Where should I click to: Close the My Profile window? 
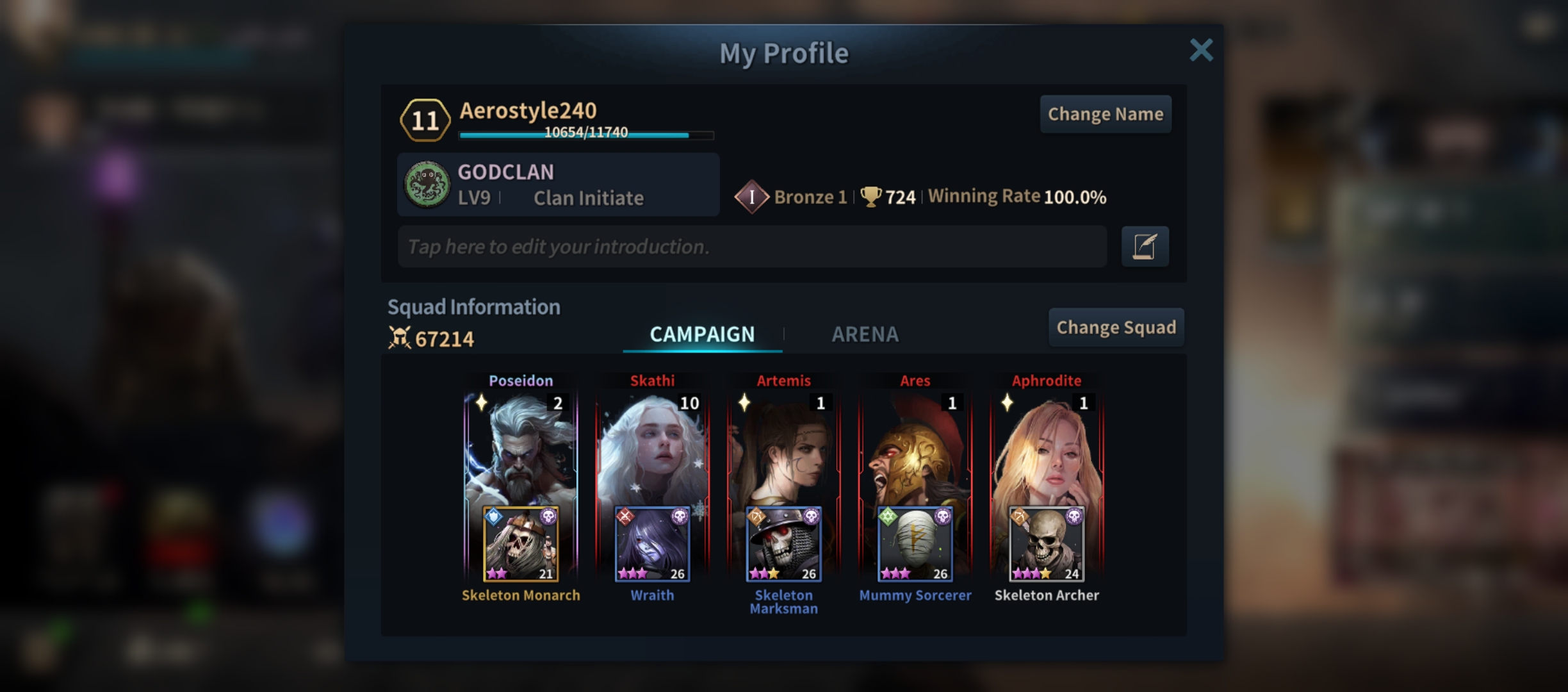1201,50
